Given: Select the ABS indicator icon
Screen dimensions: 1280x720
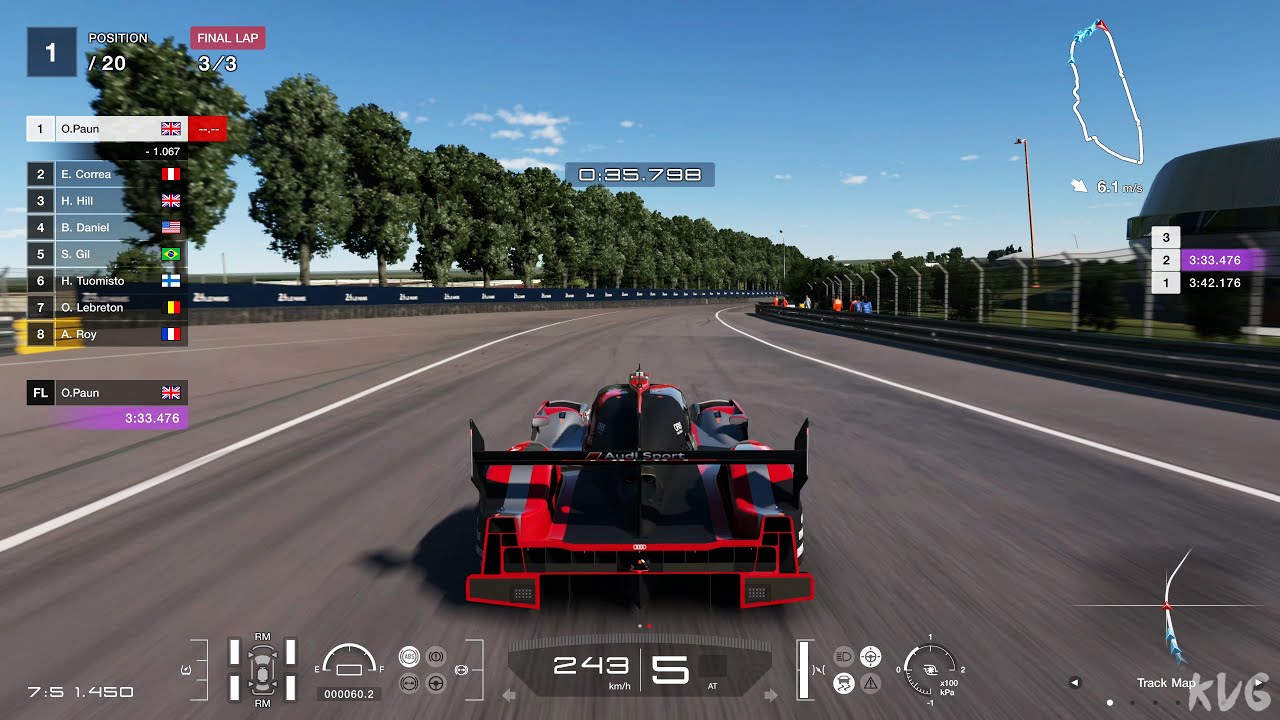Looking at the screenshot, I should tap(410, 656).
